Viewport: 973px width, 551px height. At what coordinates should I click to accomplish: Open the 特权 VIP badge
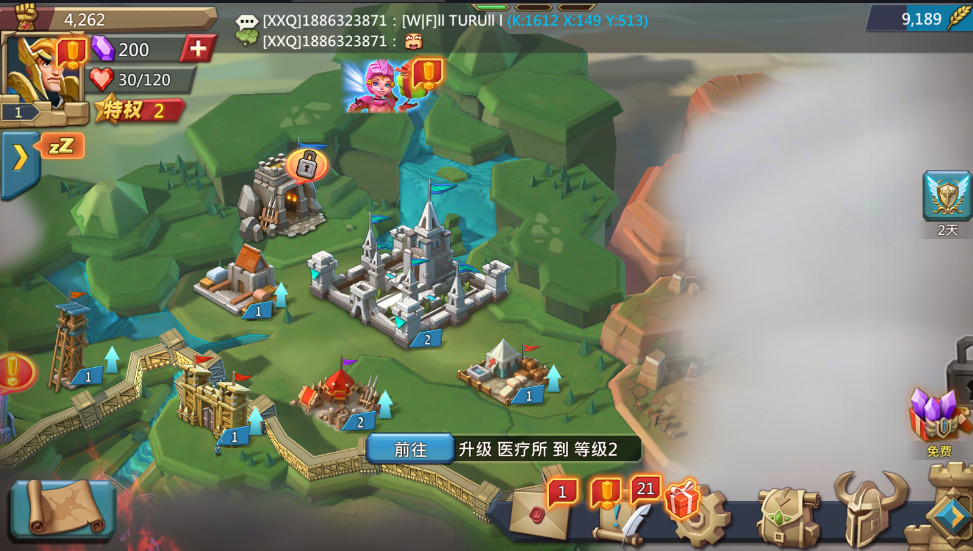140,111
